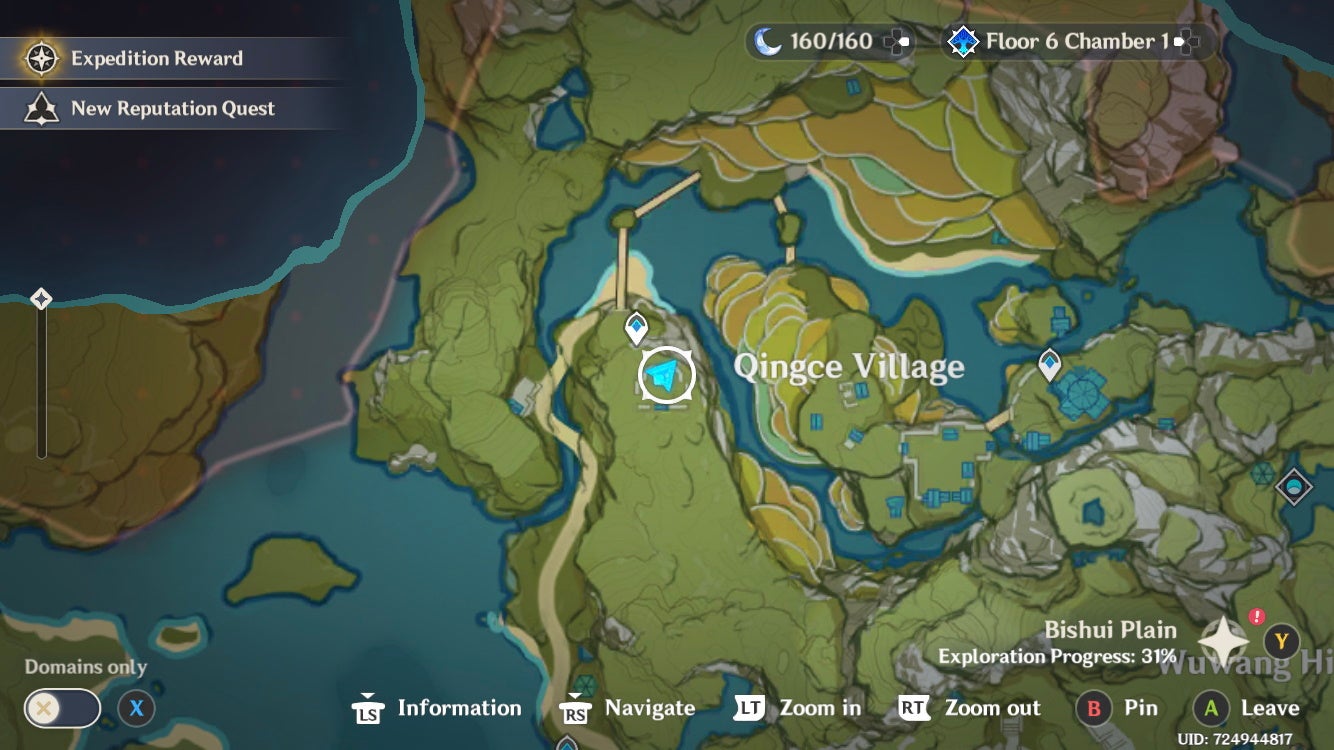Click the Expedition Reward star emblem
The height and width of the screenshot is (750, 1334).
[40, 58]
